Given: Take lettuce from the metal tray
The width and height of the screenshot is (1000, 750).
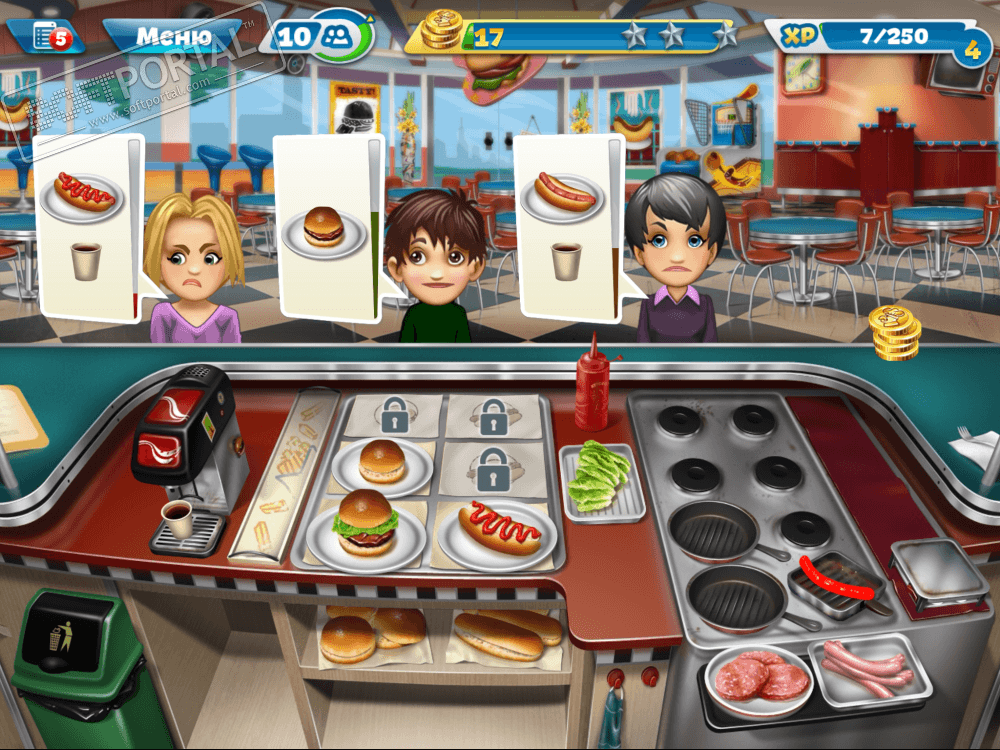Looking at the screenshot, I should click(602, 481).
